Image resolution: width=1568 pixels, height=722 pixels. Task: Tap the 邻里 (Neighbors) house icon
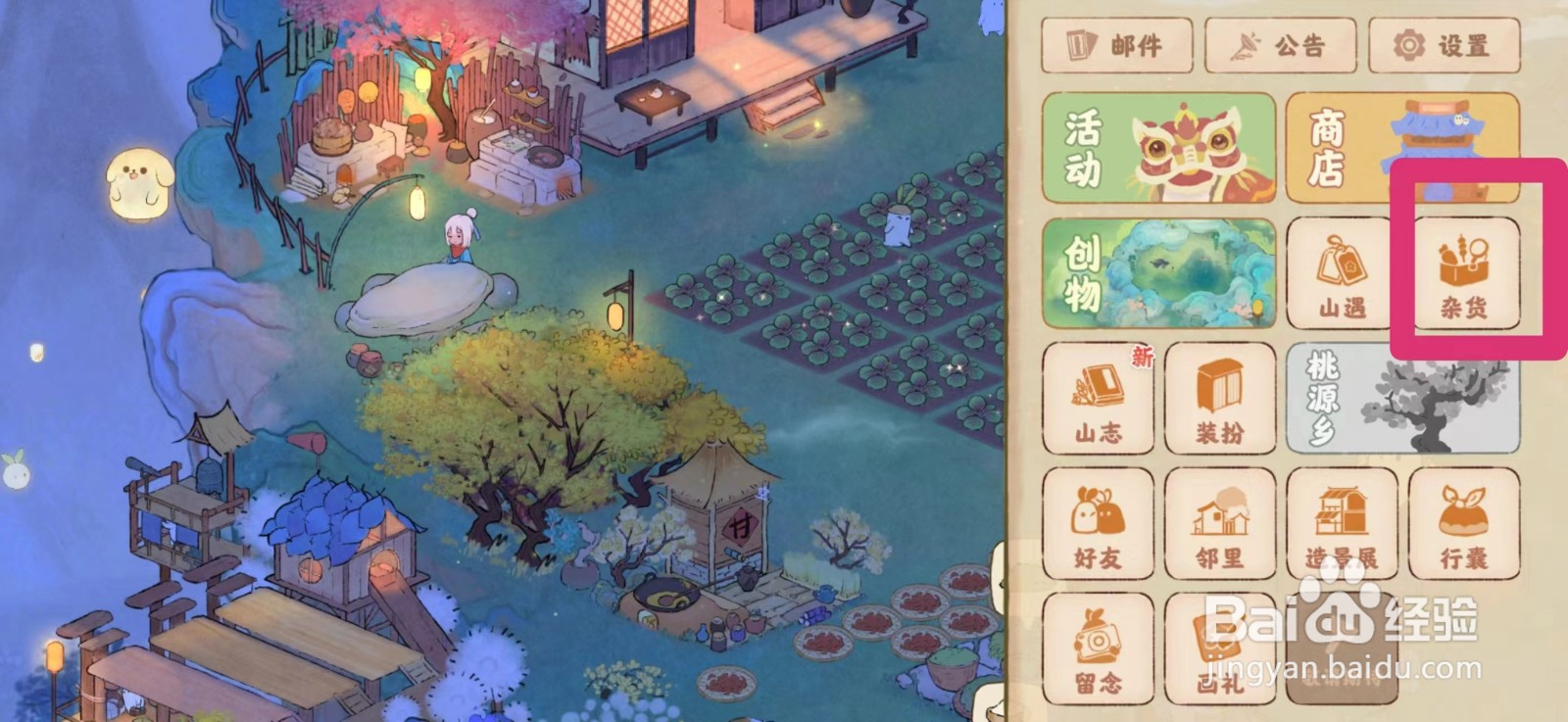tap(1220, 527)
